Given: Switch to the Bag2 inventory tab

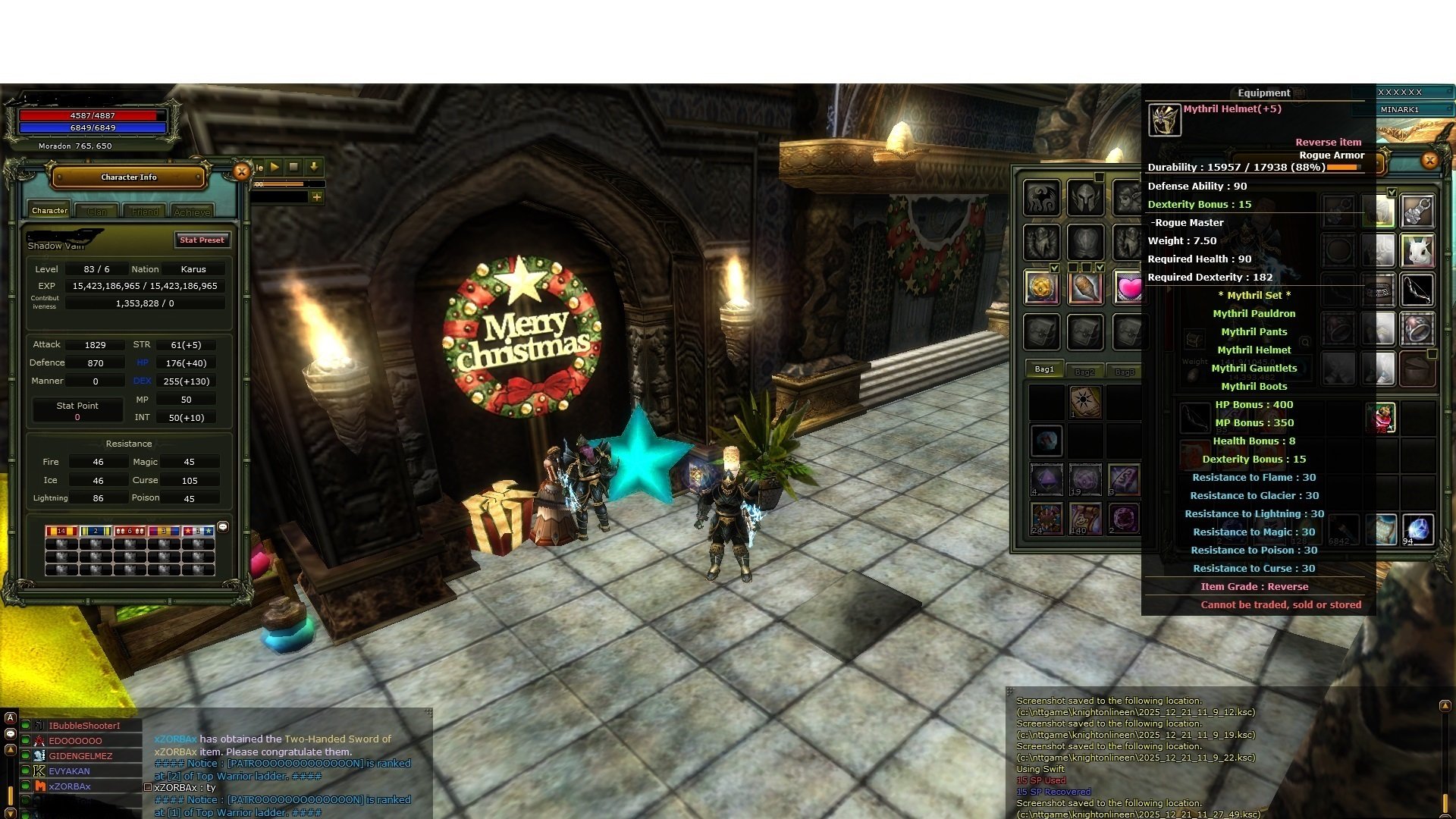Looking at the screenshot, I should (1084, 371).
